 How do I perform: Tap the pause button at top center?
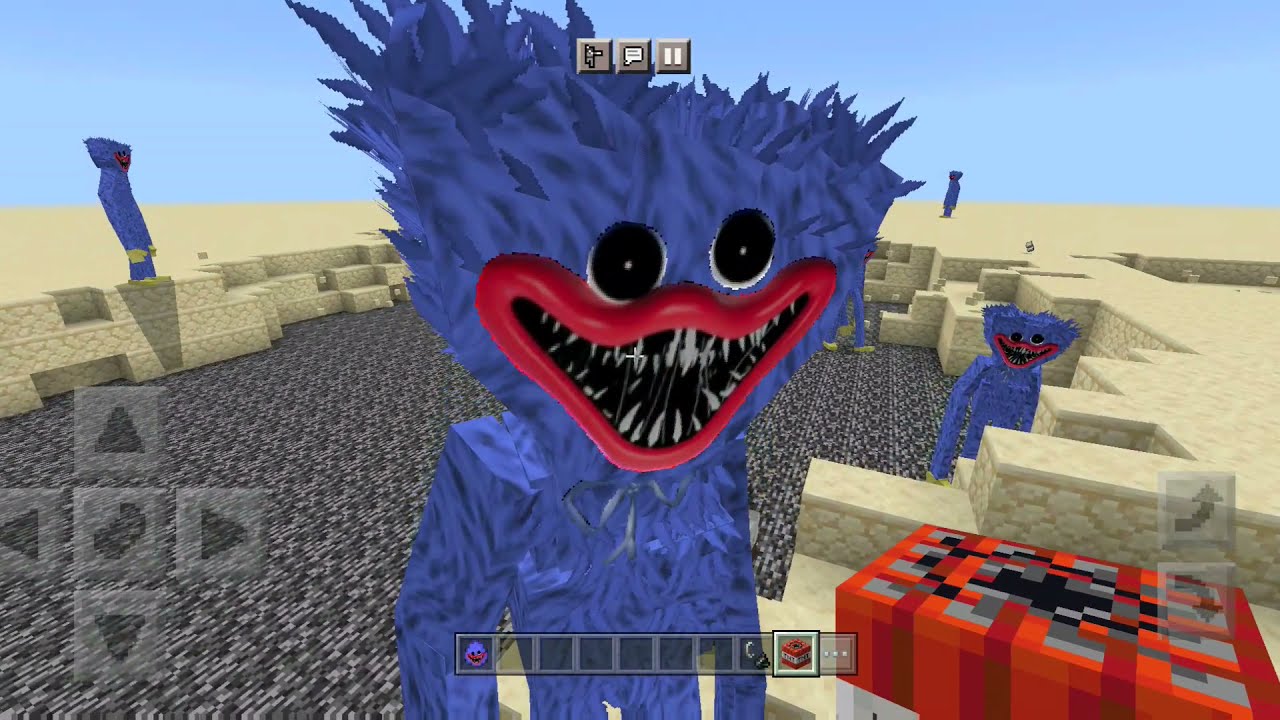point(670,58)
